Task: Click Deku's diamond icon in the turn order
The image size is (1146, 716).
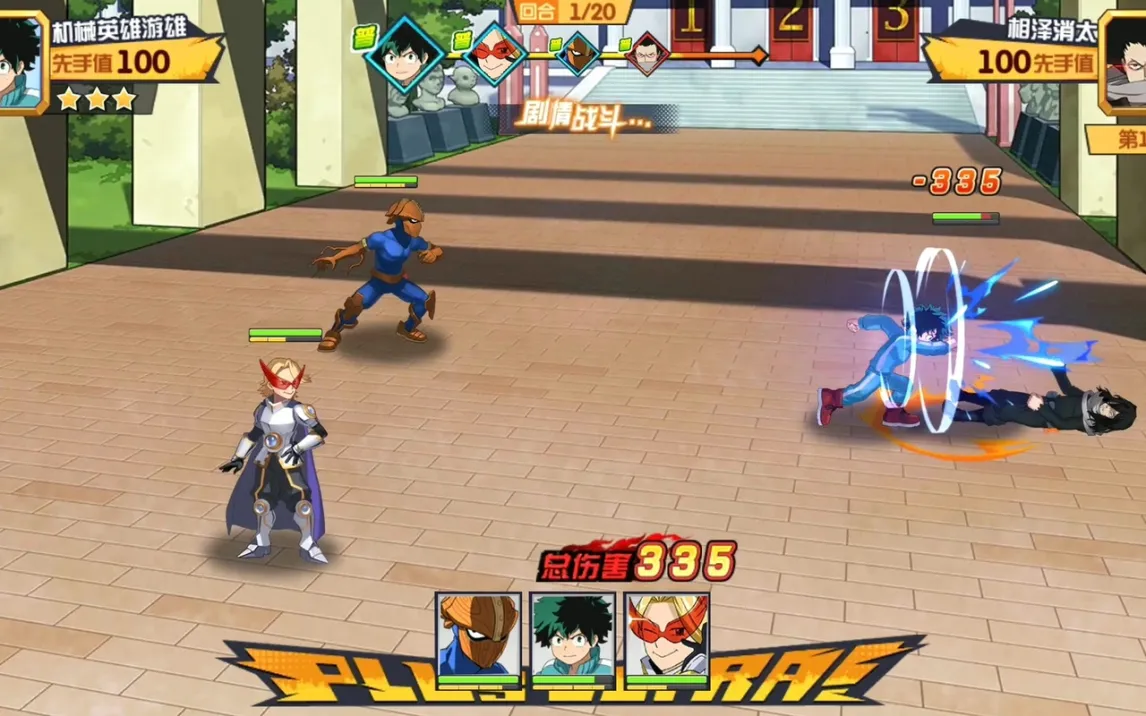Action: point(403,53)
